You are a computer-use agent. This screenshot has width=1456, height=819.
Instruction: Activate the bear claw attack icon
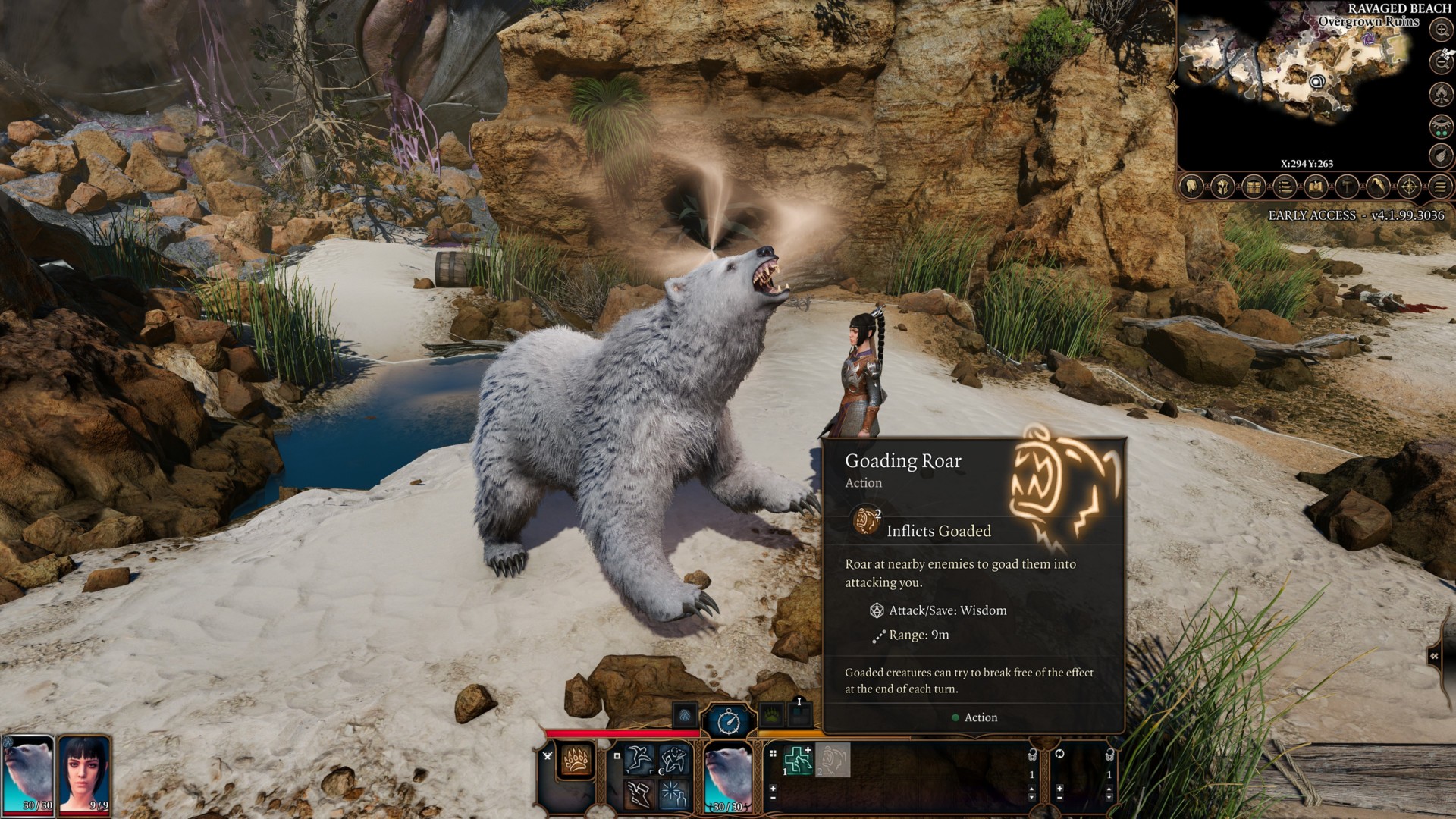point(576,760)
